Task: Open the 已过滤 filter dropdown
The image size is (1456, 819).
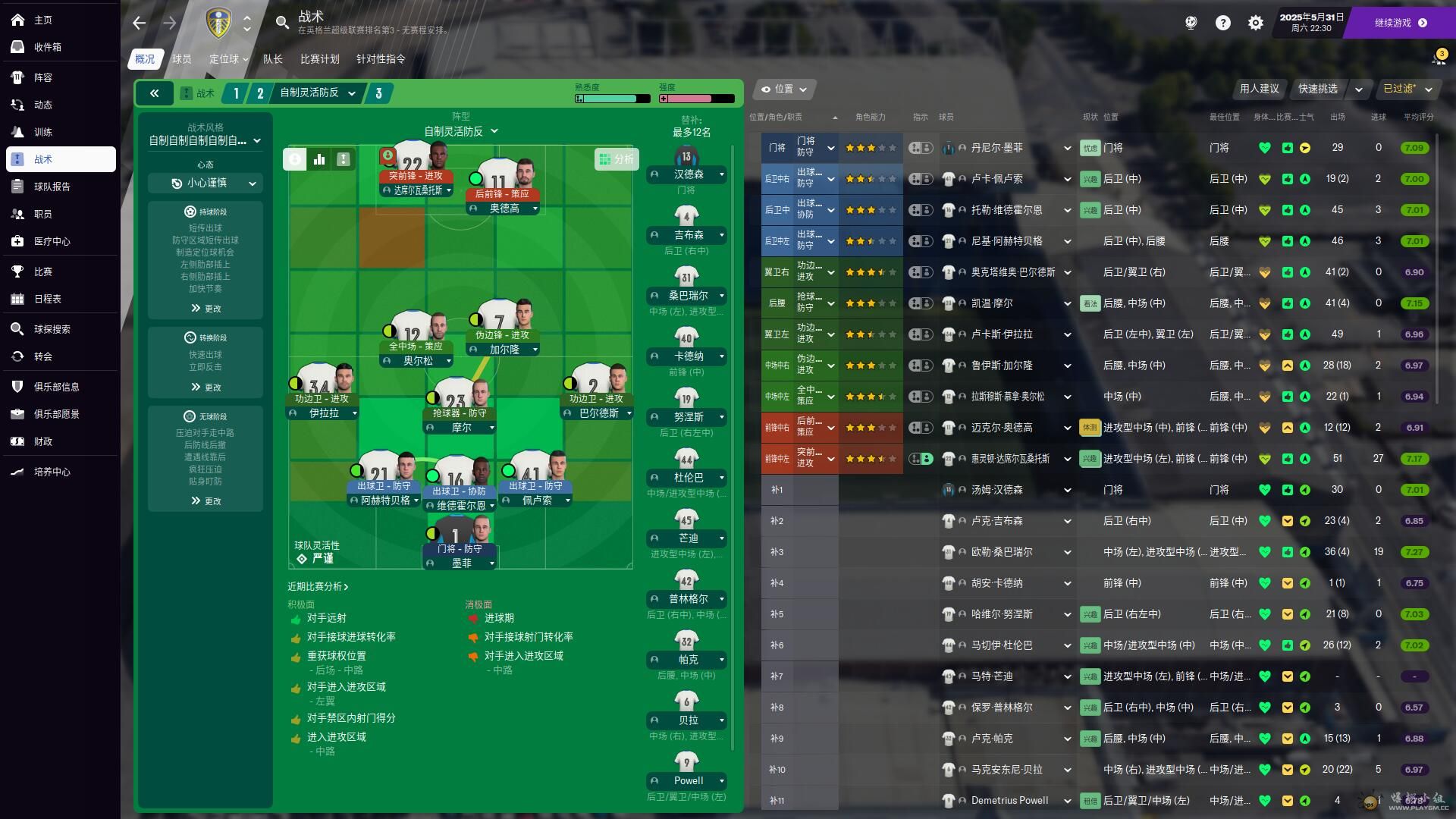Action: (x=1407, y=89)
